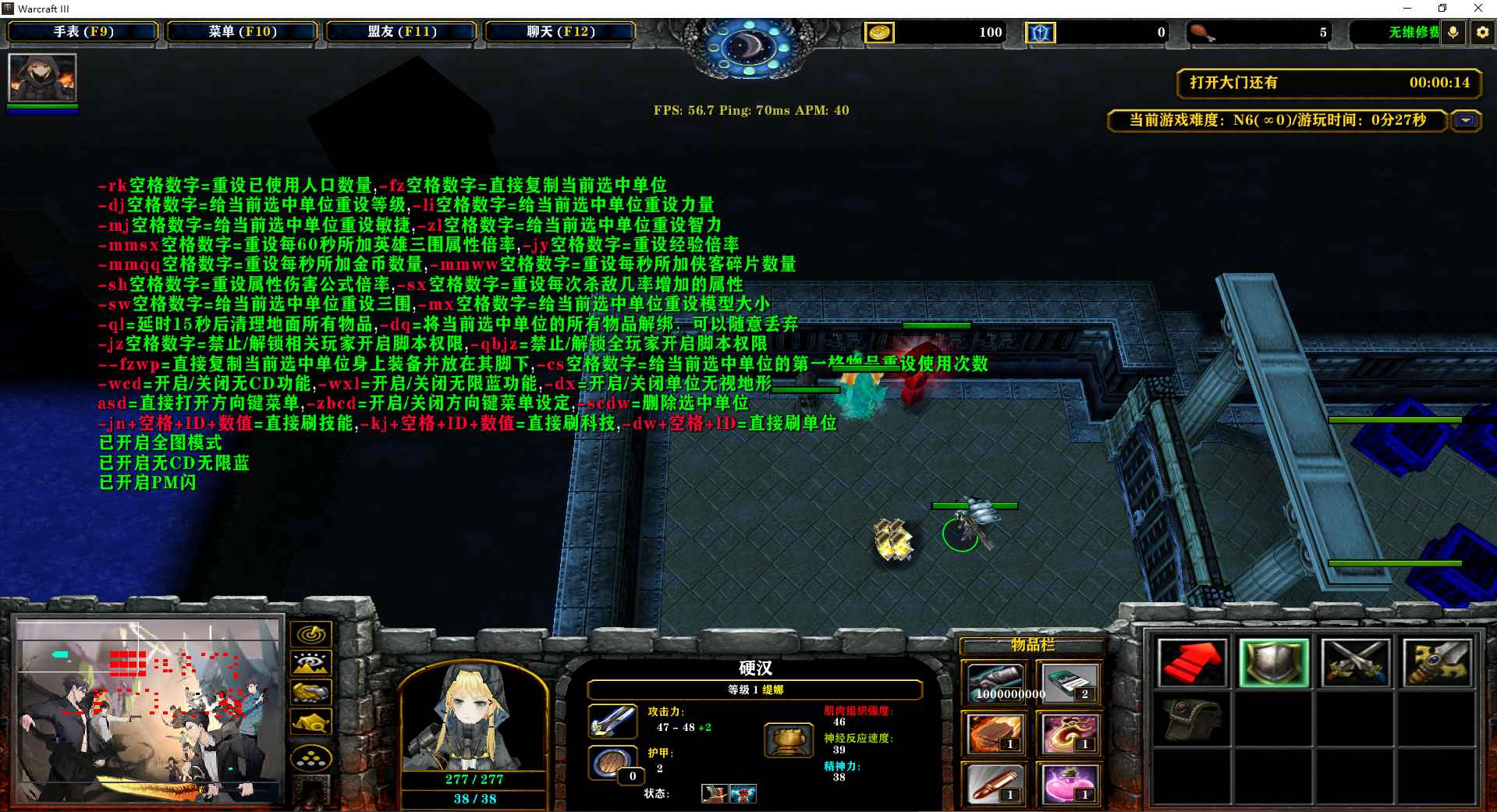Select the bullet item in inventory
The width and height of the screenshot is (1497, 812).
click(995, 783)
